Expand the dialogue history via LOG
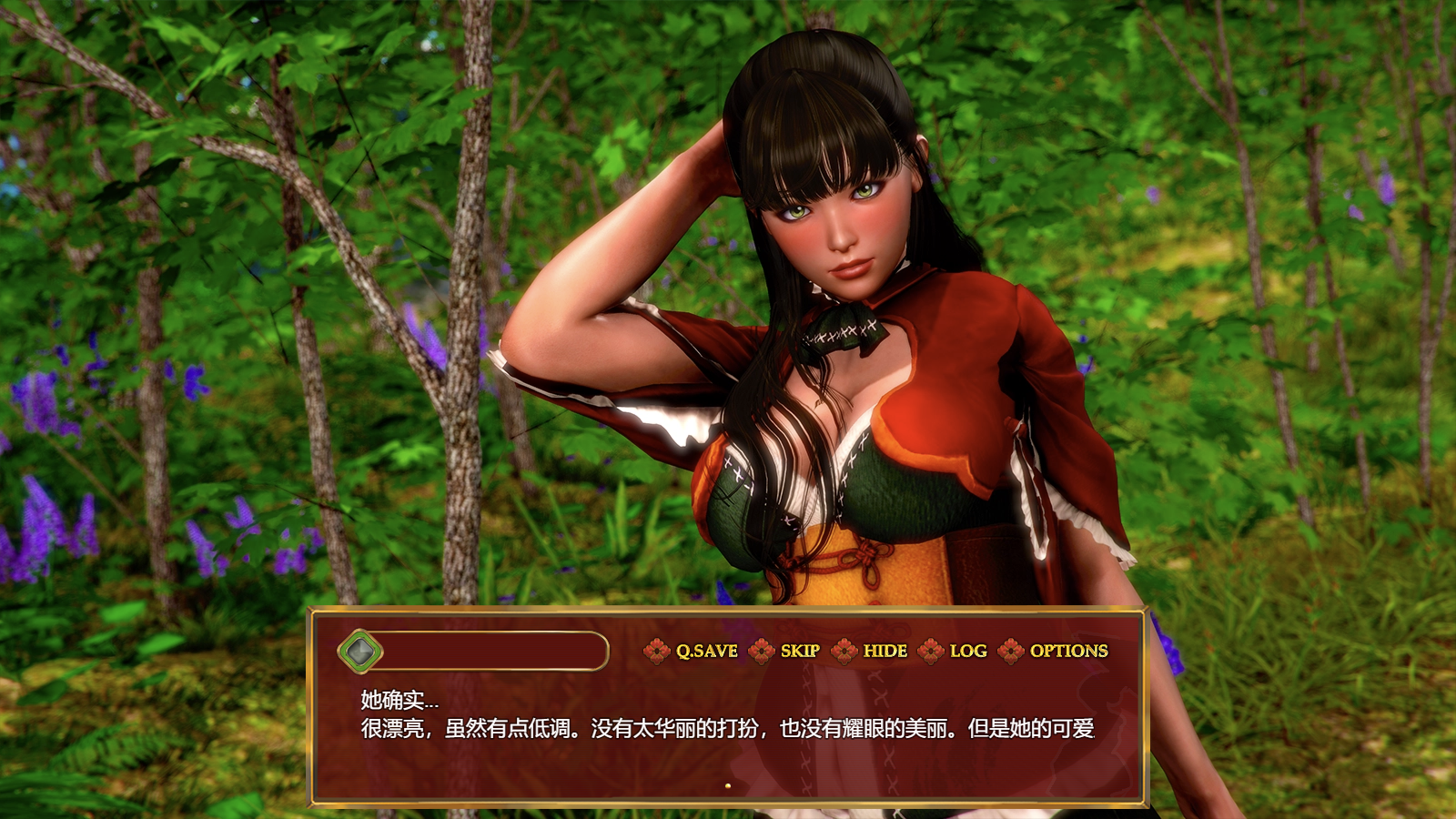Image resolution: width=1456 pixels, height=819 pixels. [967, 652]
